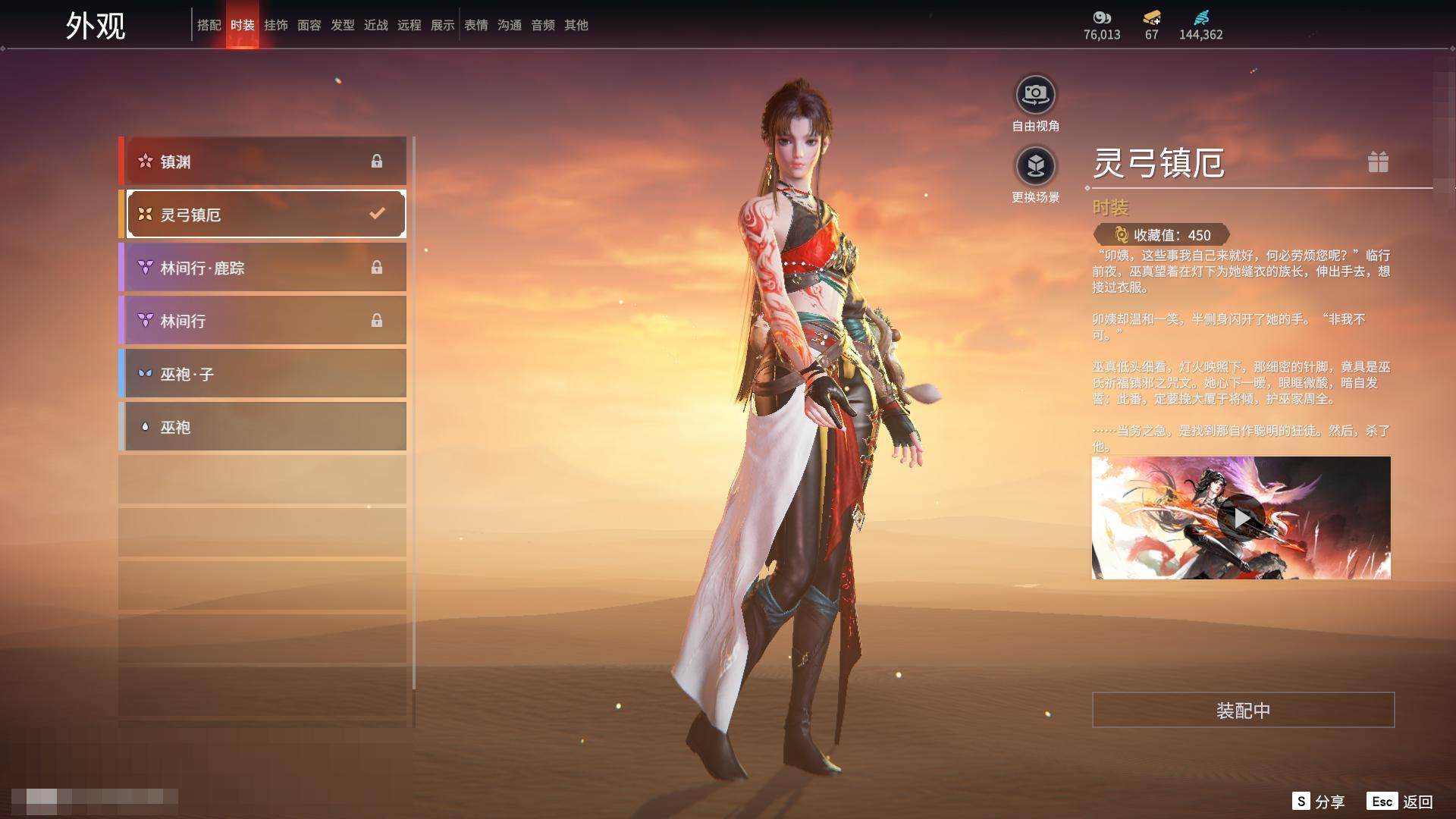Select the 面容 tab
Viewport: 1456px width, 819px height.
309,25
